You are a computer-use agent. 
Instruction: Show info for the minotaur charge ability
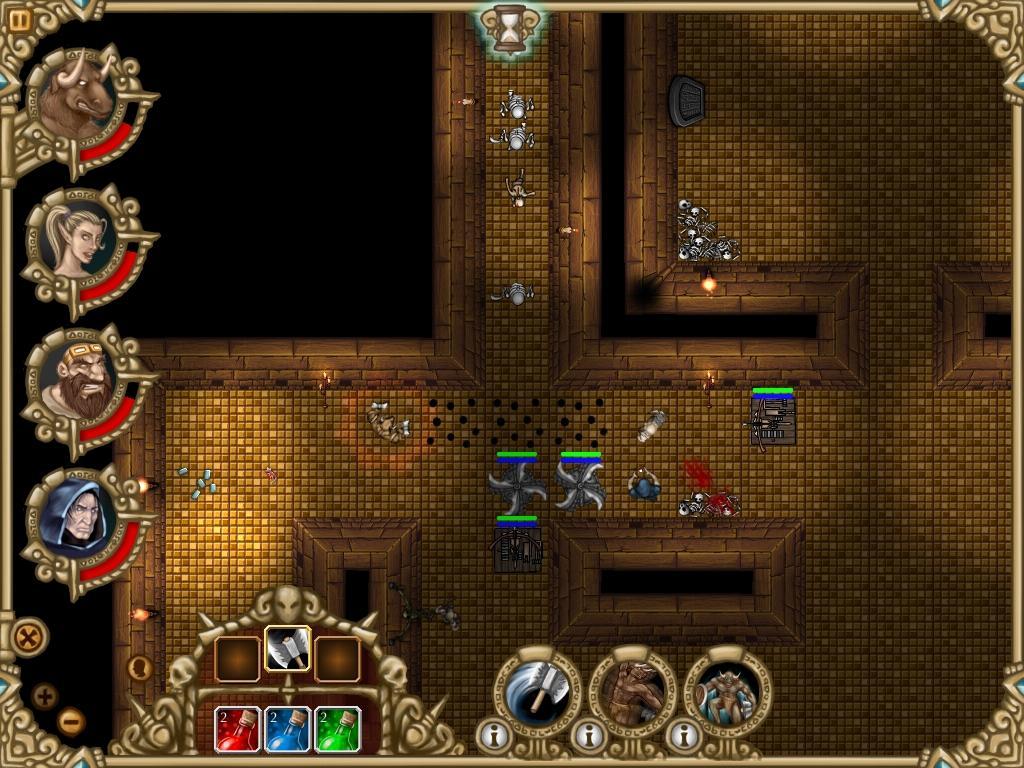[587, 736]
